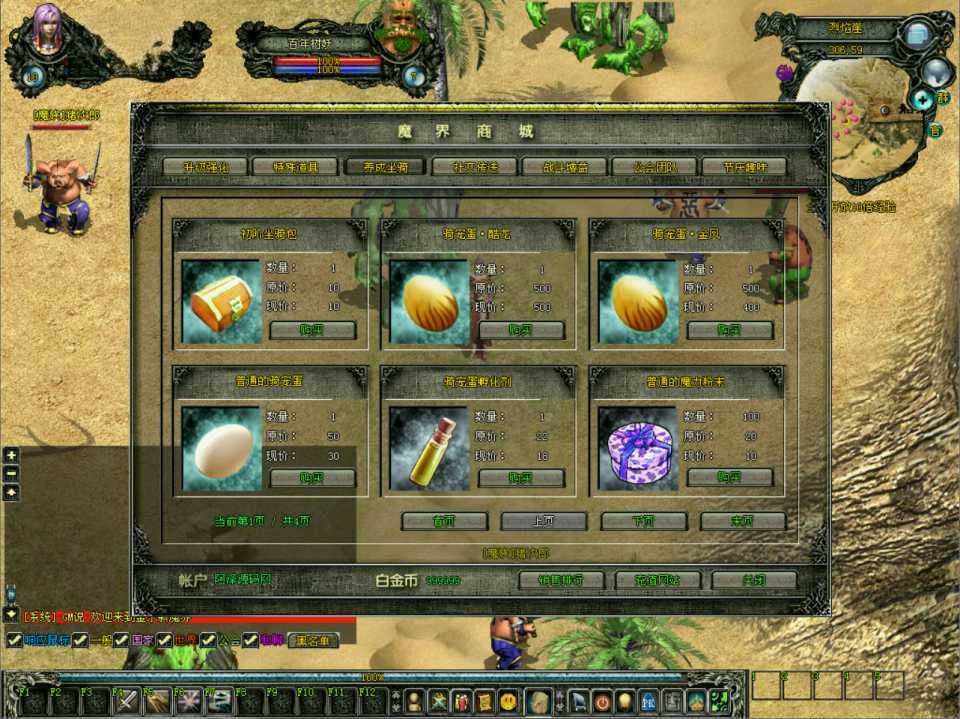Open the 公会团队 shop tab
The width and height of the screenshot is (960, 719).
pos(654,167)
